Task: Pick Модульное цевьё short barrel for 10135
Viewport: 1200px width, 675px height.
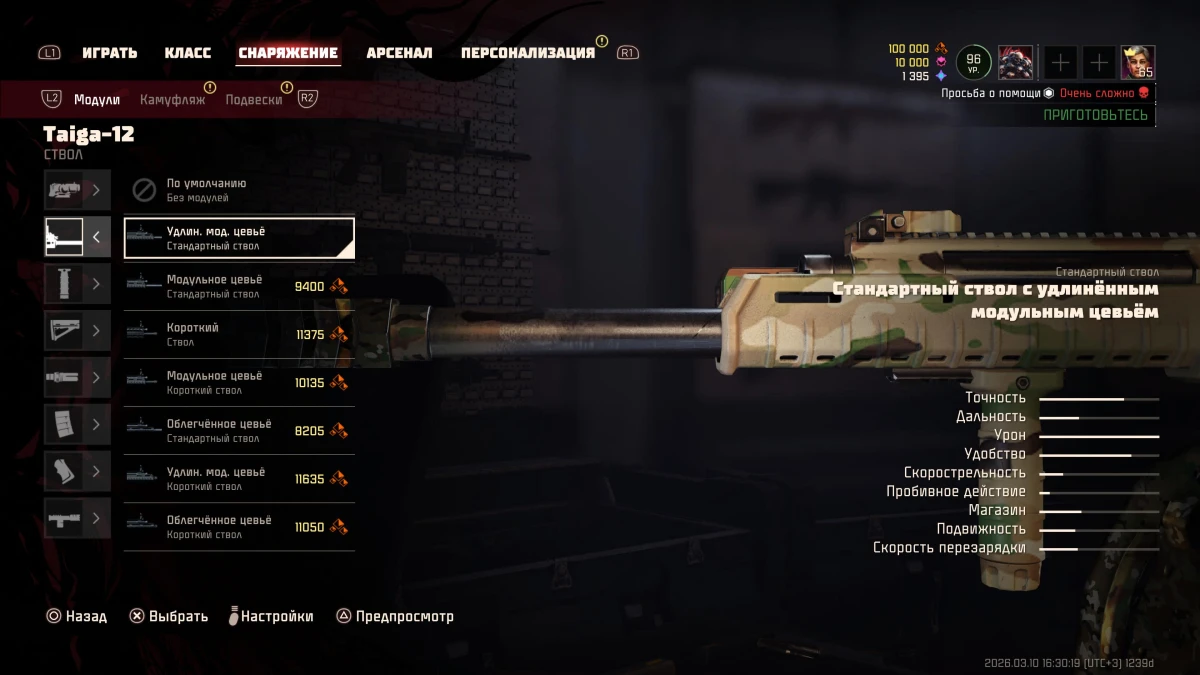Action: pyautogui.click(x=239, y=382)
